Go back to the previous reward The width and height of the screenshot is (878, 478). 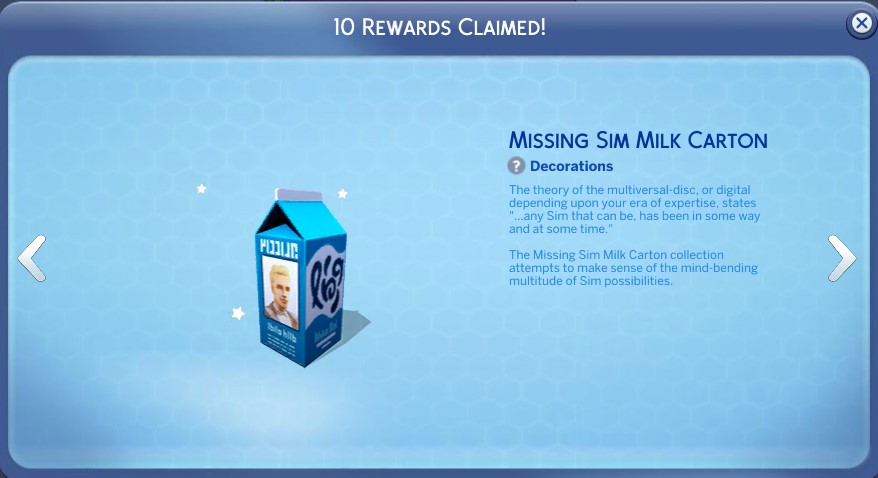32,259
